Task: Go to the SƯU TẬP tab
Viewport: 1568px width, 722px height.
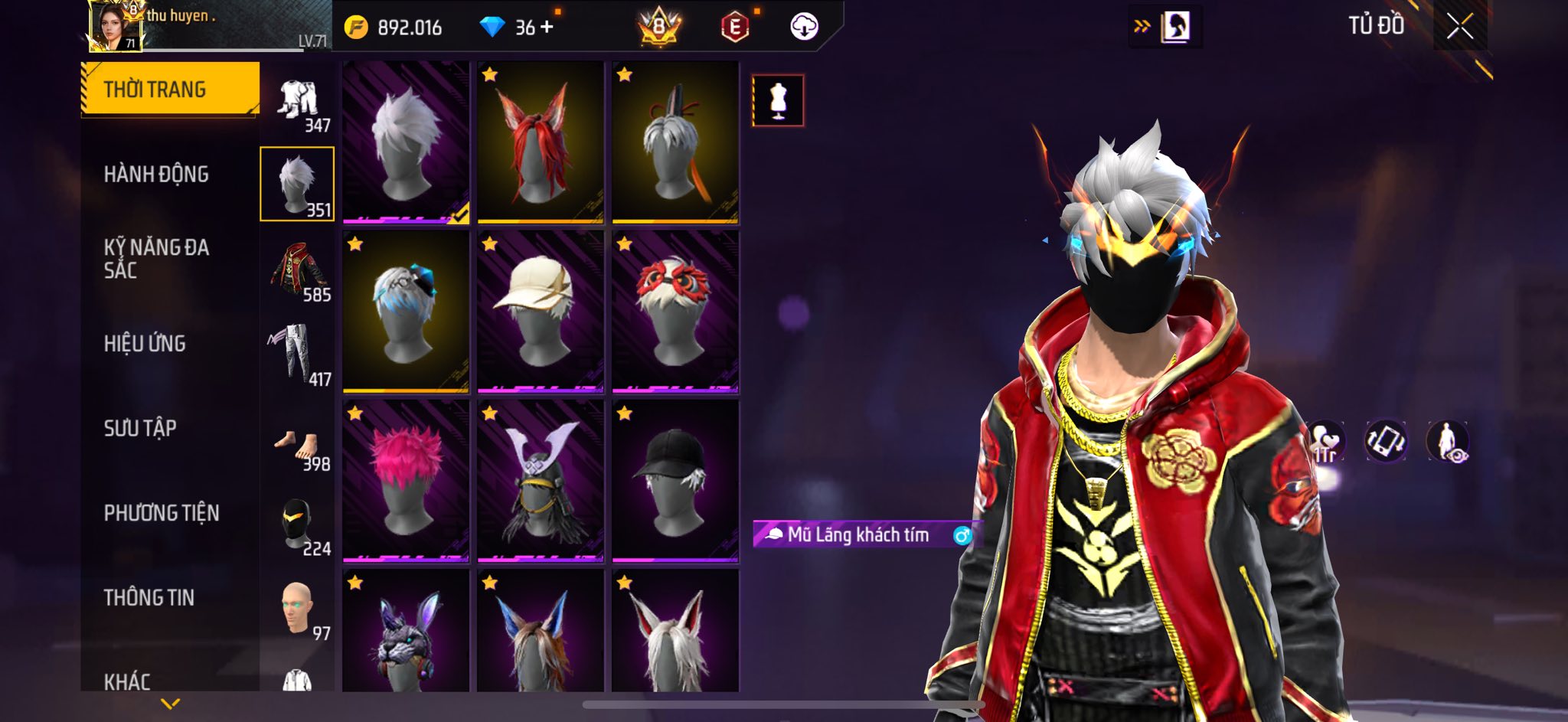Action: (x=140, y=428)
